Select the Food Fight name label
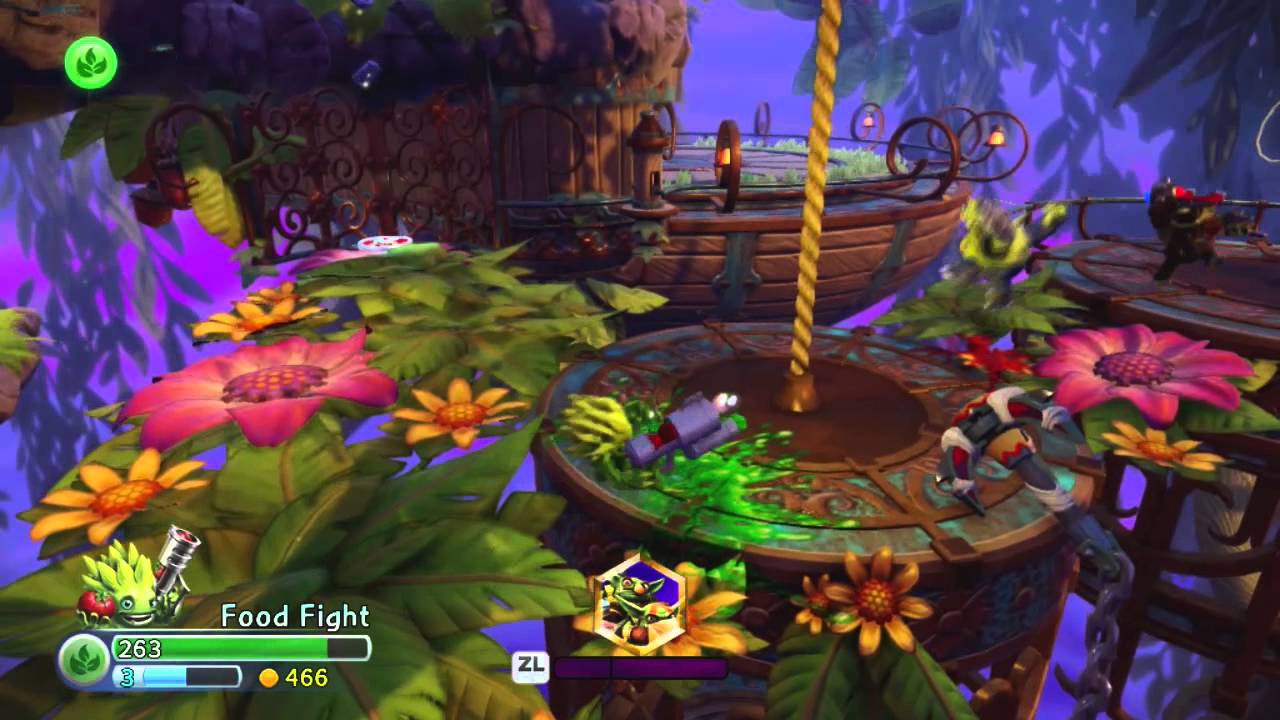Viewport: 1280px width, 720px height. [293, 616]
